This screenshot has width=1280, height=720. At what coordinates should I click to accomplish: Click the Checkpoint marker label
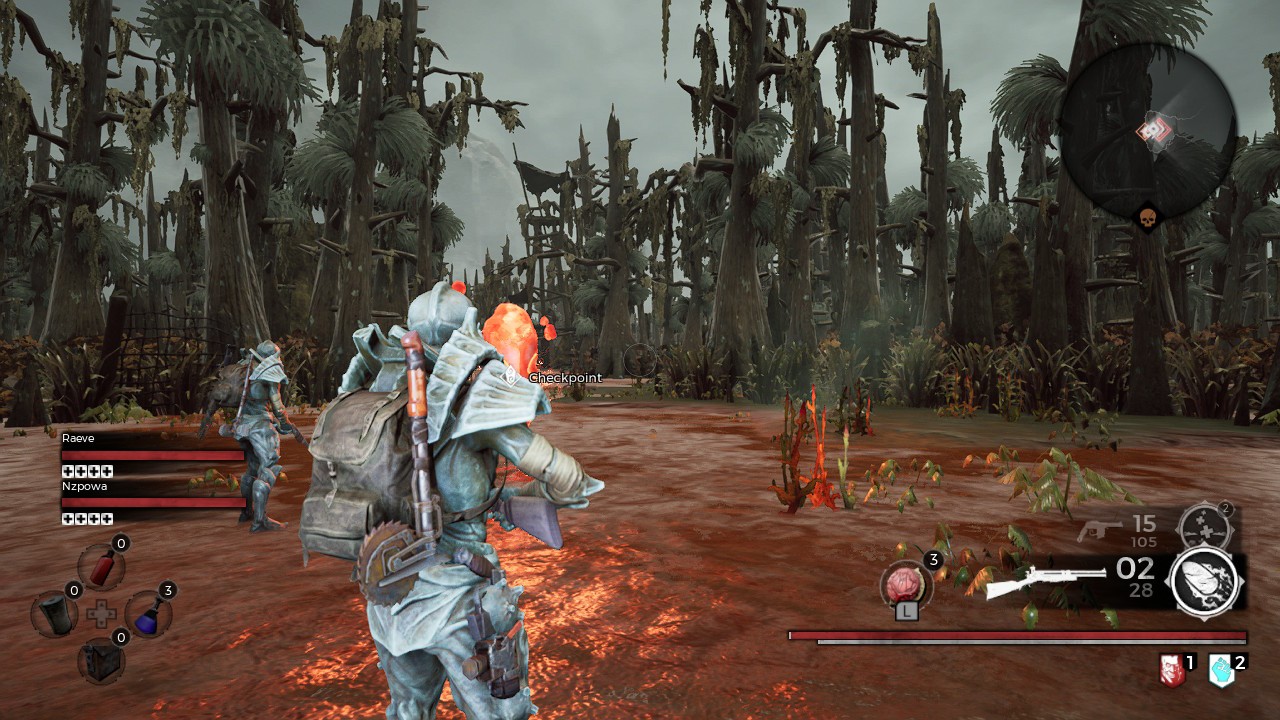565,378
